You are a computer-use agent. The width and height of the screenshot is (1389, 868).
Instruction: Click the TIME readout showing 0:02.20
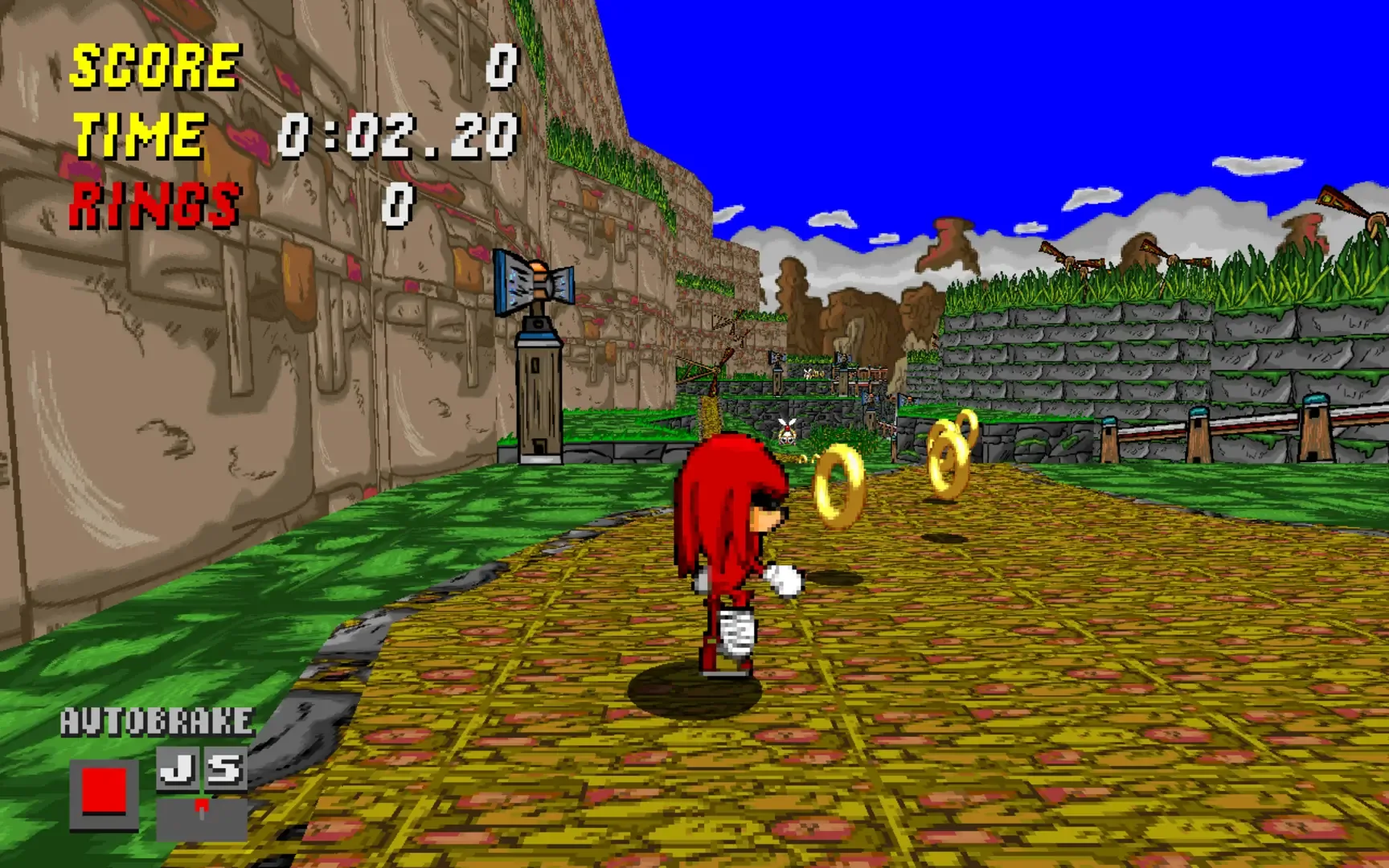[394, 137]
